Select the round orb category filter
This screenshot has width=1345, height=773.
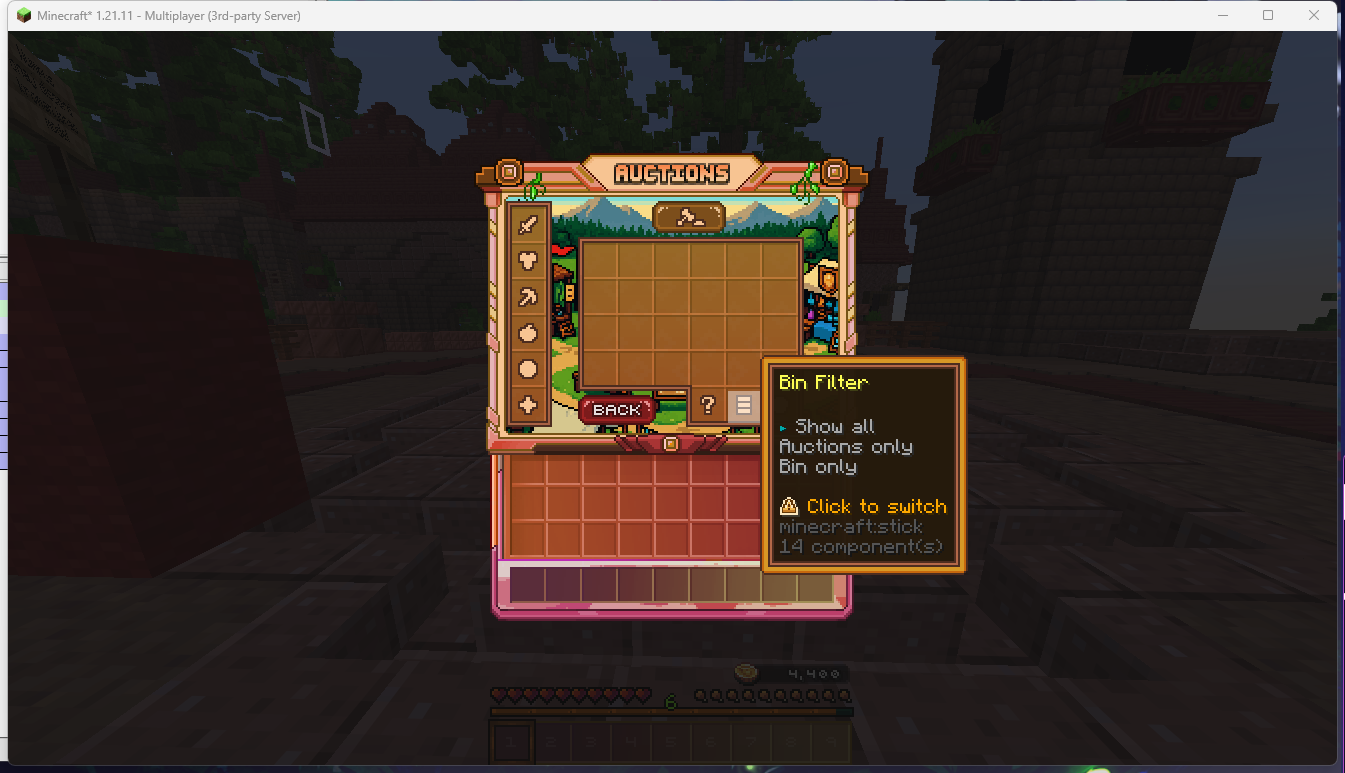(528, 370)
